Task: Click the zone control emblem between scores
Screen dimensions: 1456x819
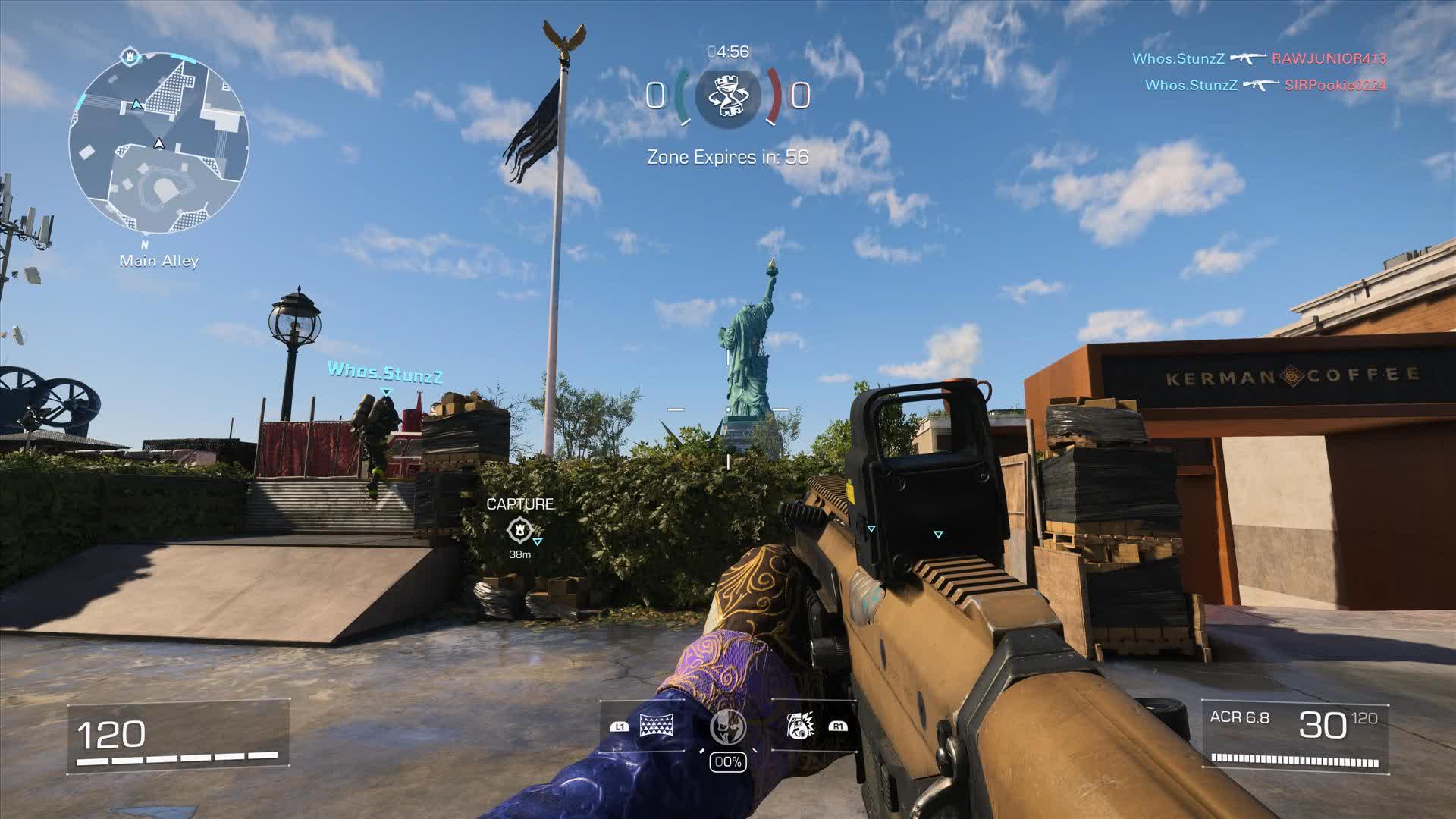Action: click(727, 96)
